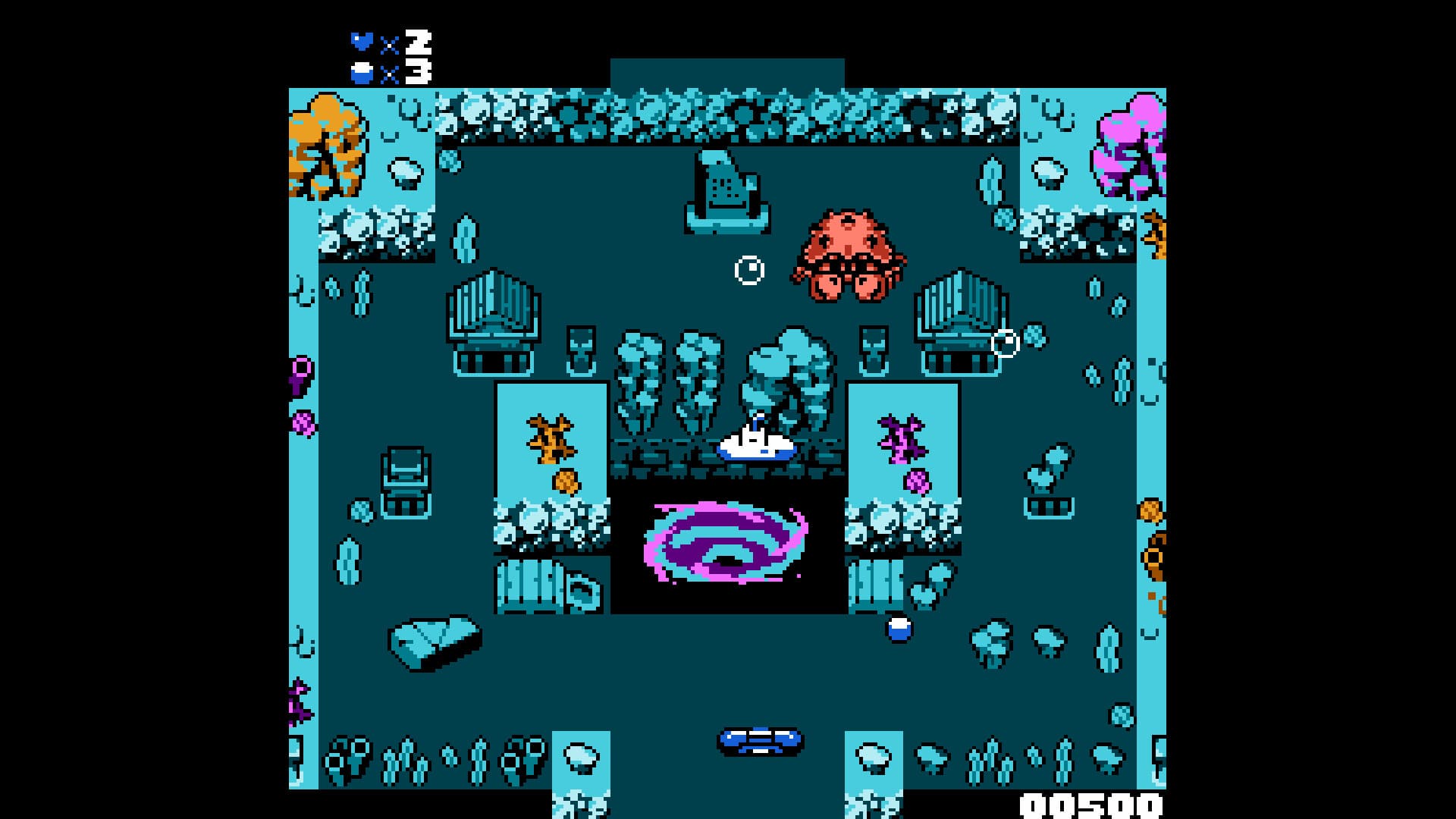Select the red octopus enemy
Viewport: 1456px width, 819px height.
(x=848, y=258)
